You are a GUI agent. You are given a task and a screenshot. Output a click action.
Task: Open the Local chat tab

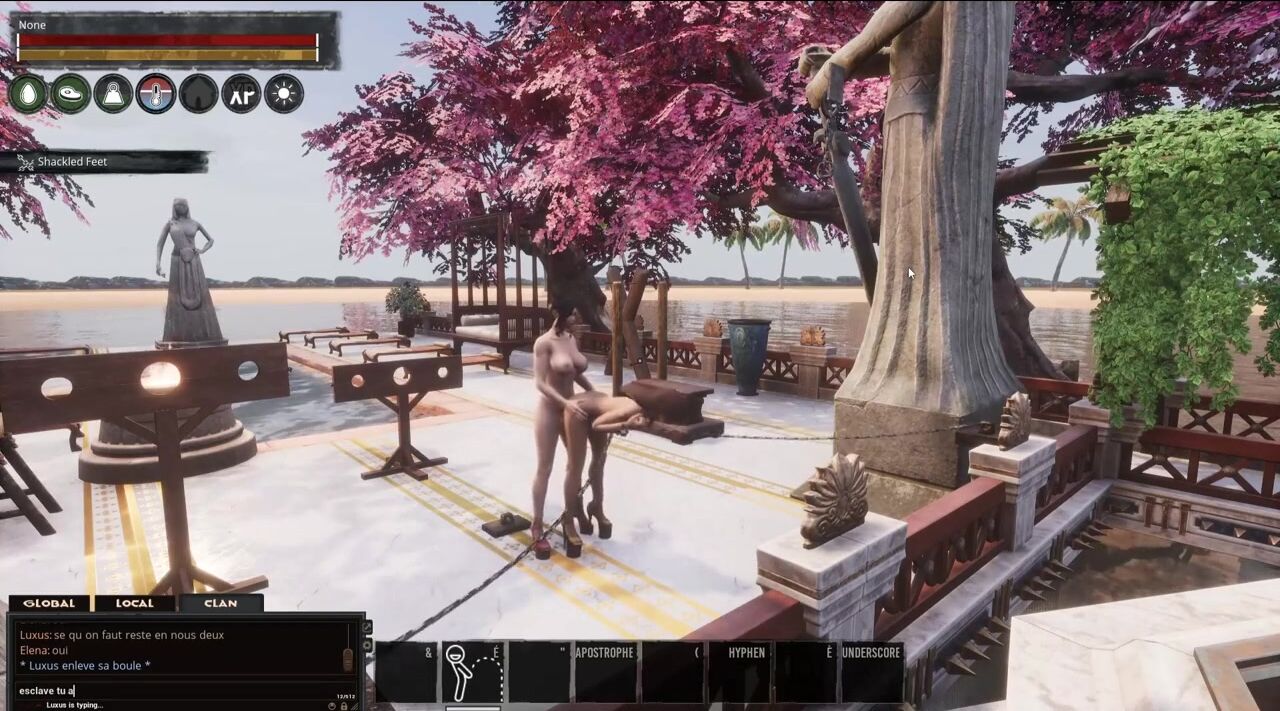point(135,603)
